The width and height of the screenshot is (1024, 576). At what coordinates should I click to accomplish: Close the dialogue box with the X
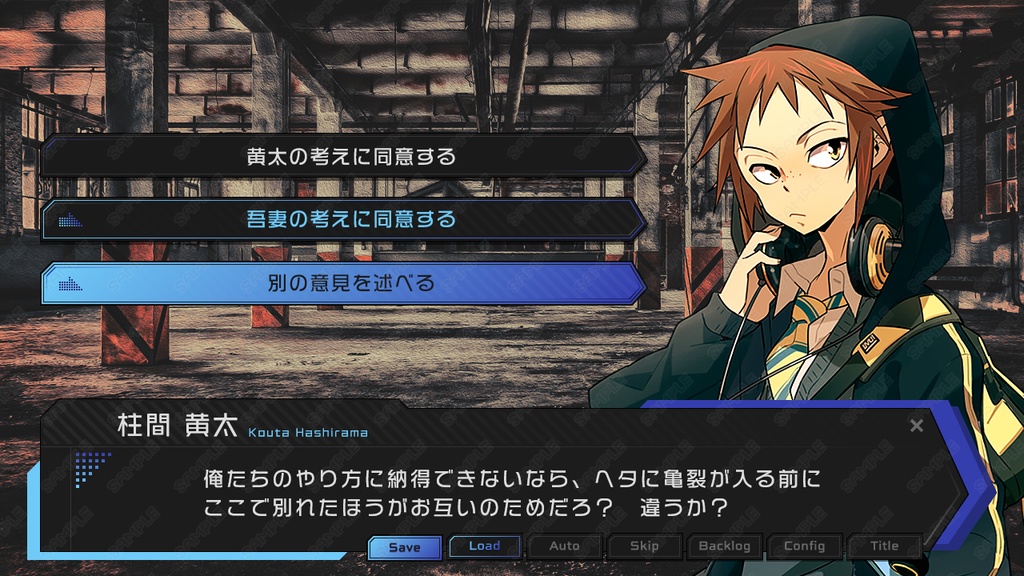pyautogui.click(x=916, y=426)
